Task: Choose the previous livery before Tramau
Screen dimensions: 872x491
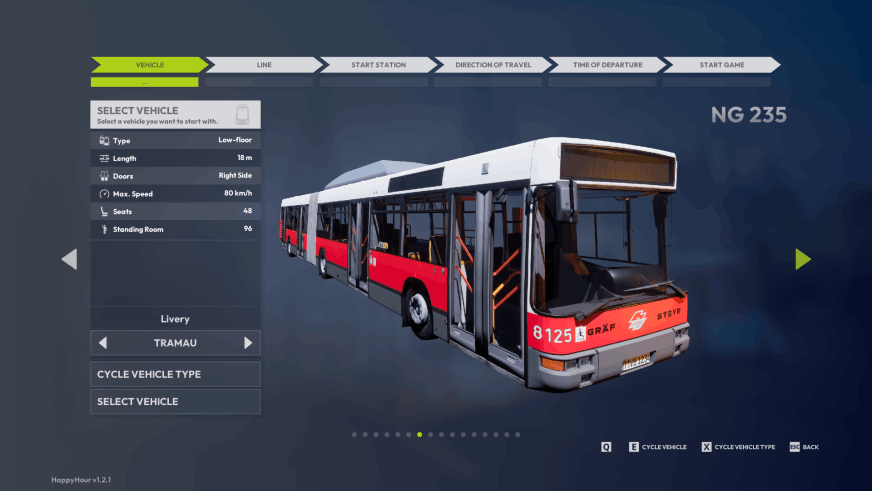Action: click(x=103, y=343)
